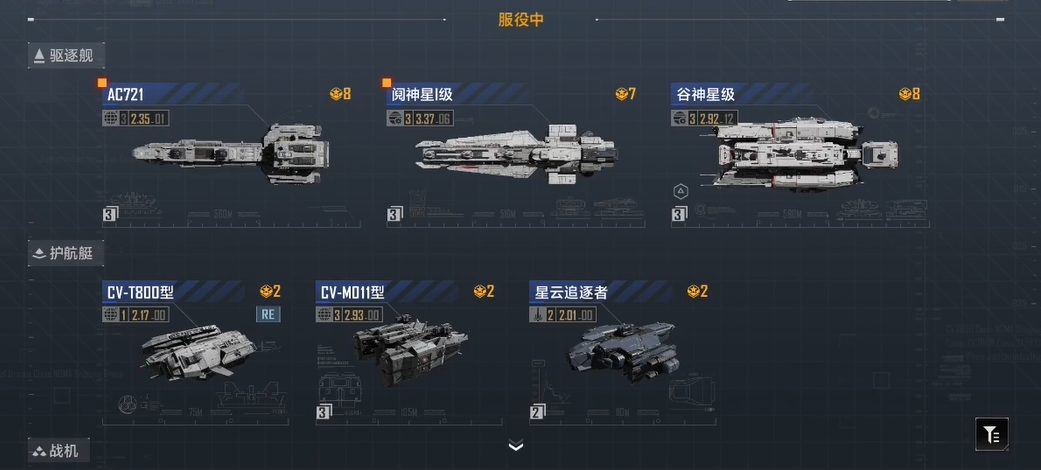
Task: Expand the 战机 category section
Action: pyautogui.click(x=59, y=452)
